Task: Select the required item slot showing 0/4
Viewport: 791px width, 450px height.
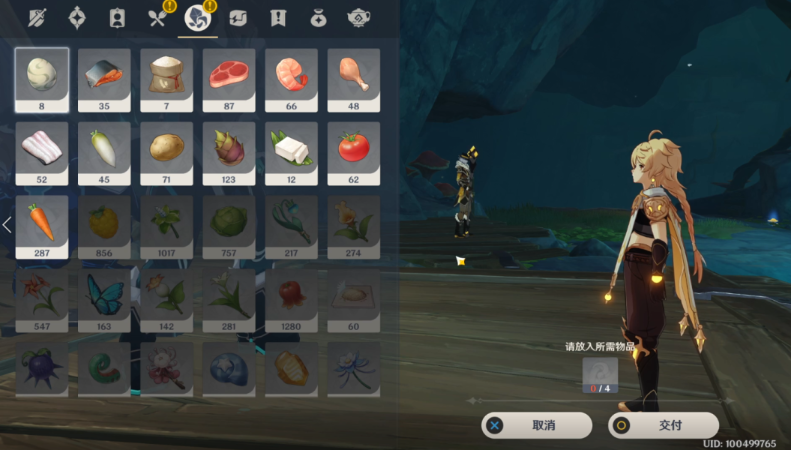Action: tap(600, 376)
